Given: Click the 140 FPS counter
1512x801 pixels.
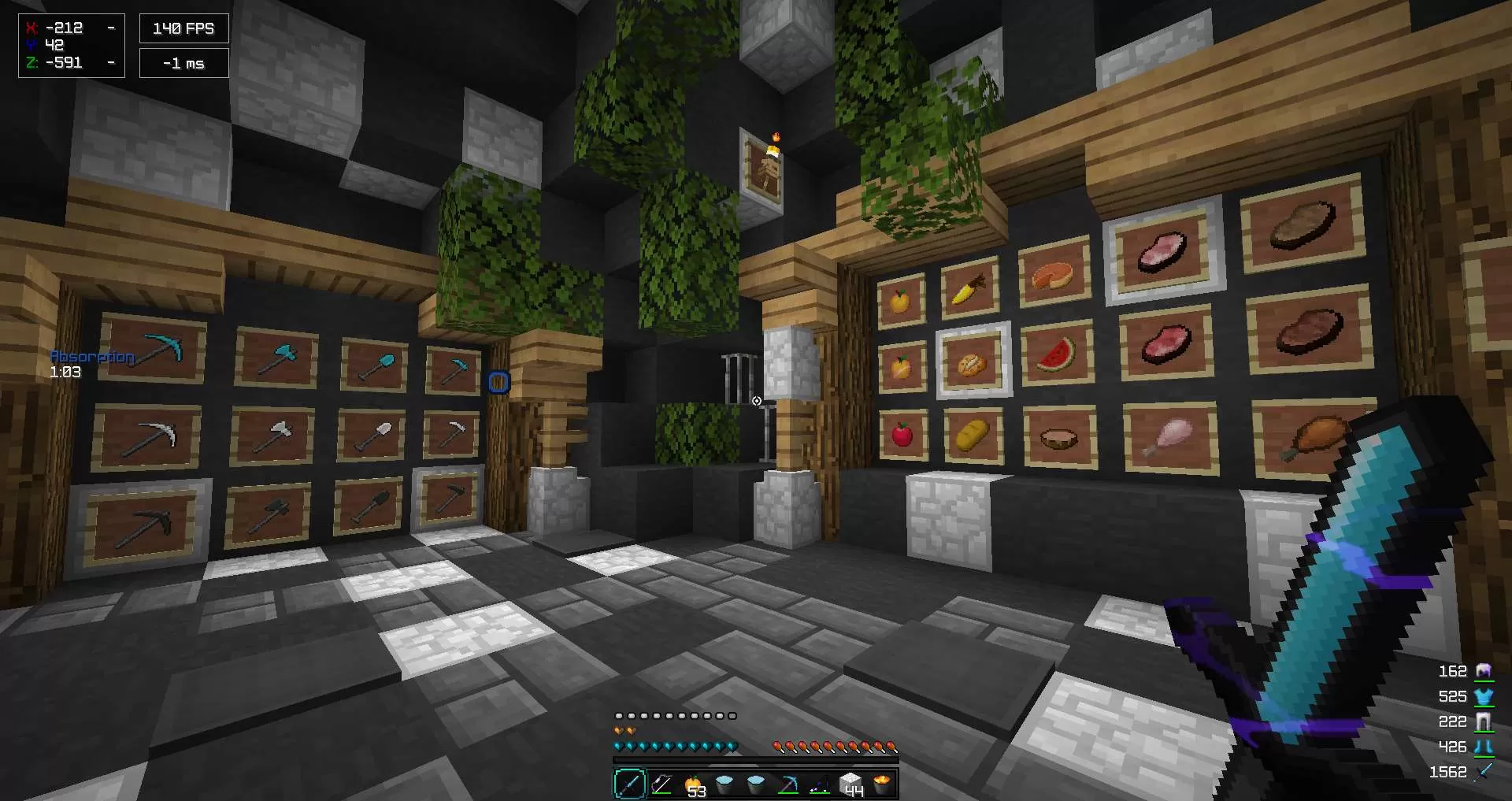Looking at the screenshot, I should click(x=183, y=28).
